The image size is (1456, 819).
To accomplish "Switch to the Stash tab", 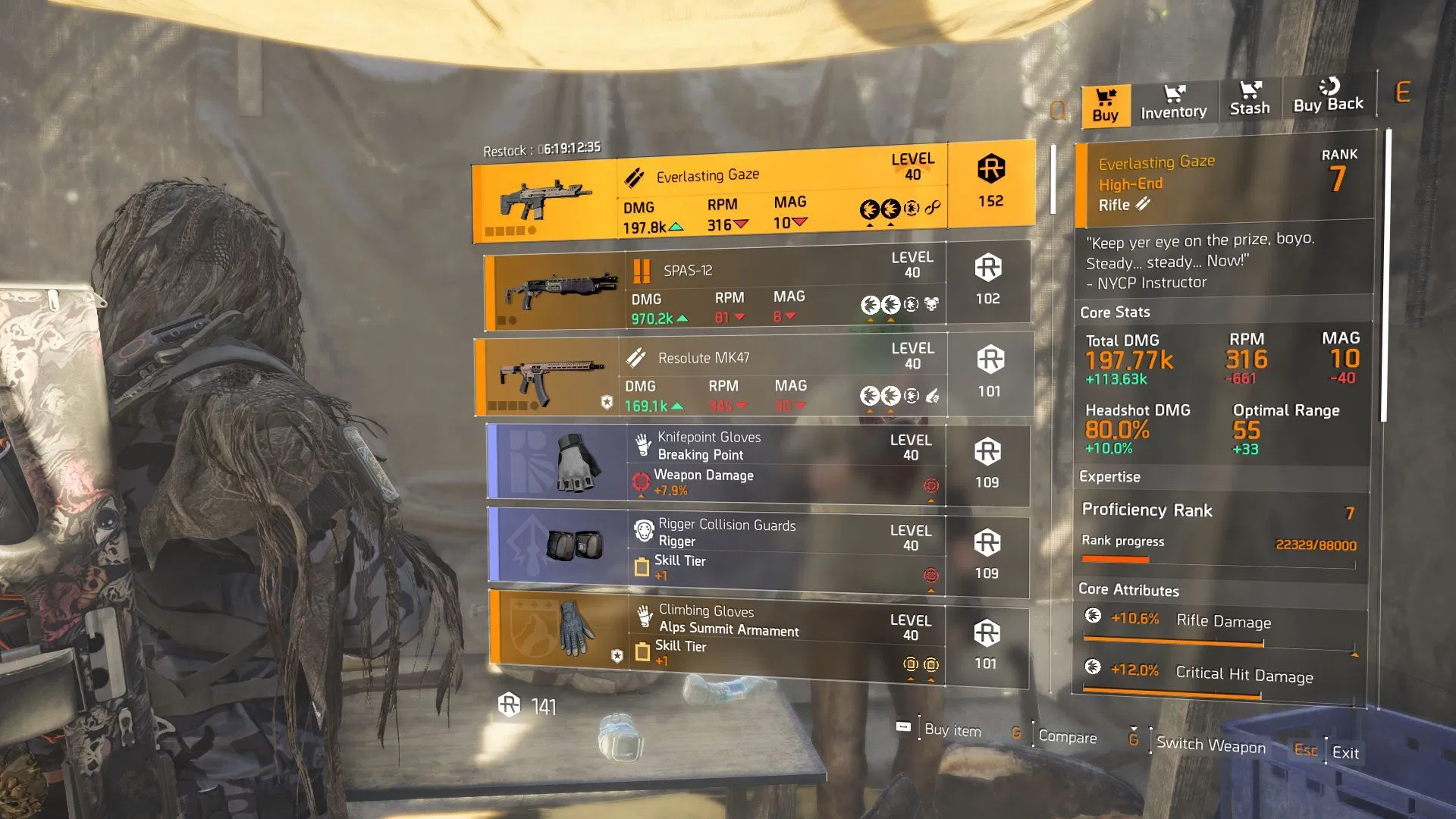I will coord(1249,99).
